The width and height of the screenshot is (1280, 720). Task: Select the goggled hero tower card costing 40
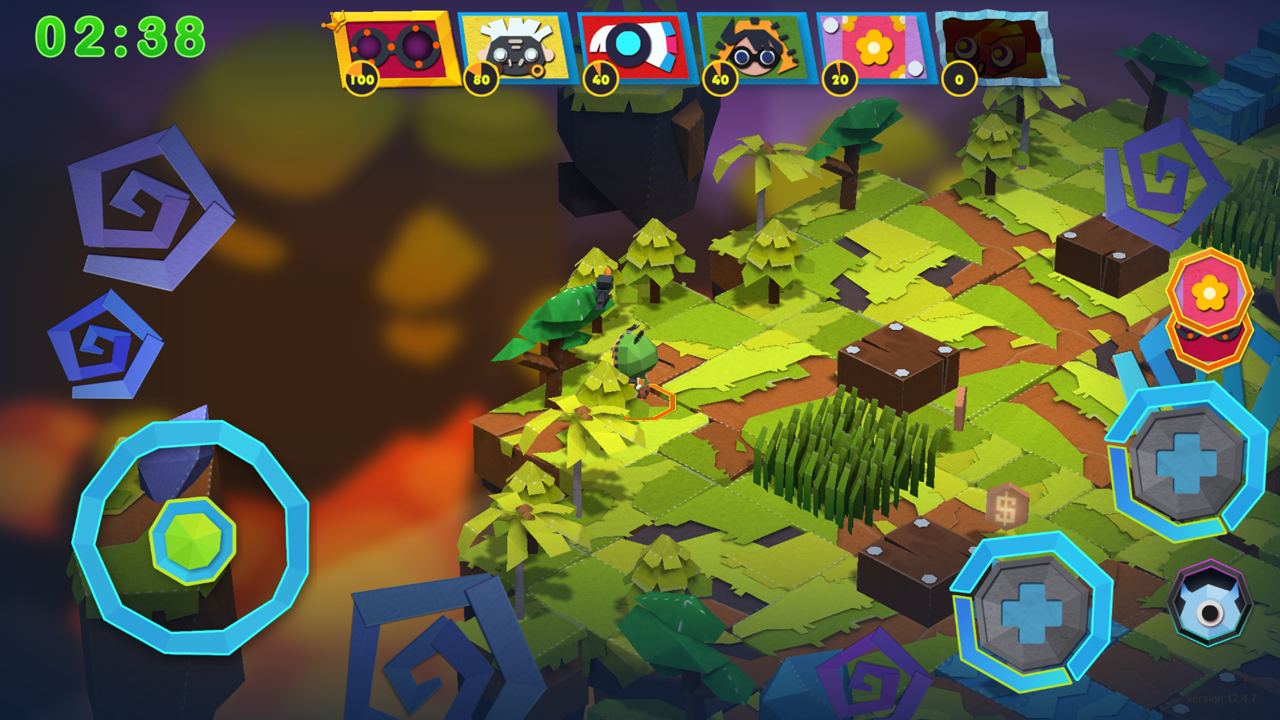[x=750, y=45]
